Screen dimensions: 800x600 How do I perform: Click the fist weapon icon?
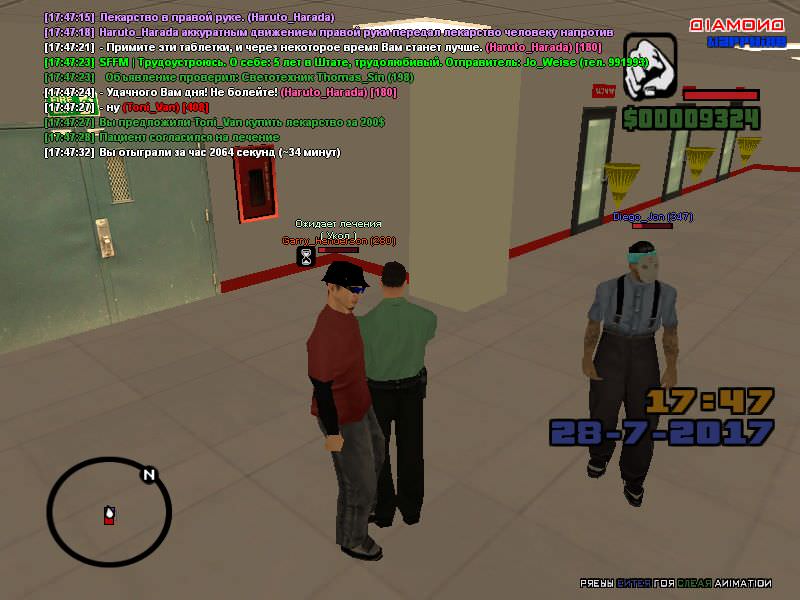650,61
